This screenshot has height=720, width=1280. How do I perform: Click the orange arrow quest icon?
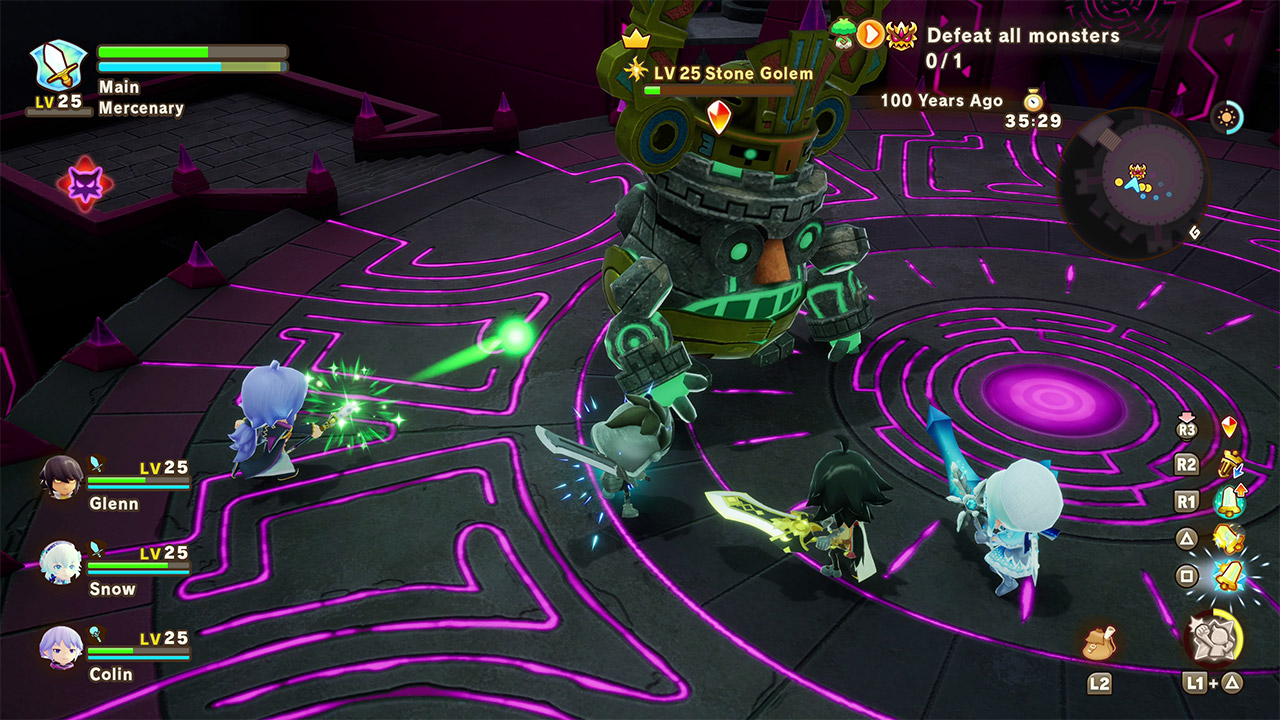point(871,35)
